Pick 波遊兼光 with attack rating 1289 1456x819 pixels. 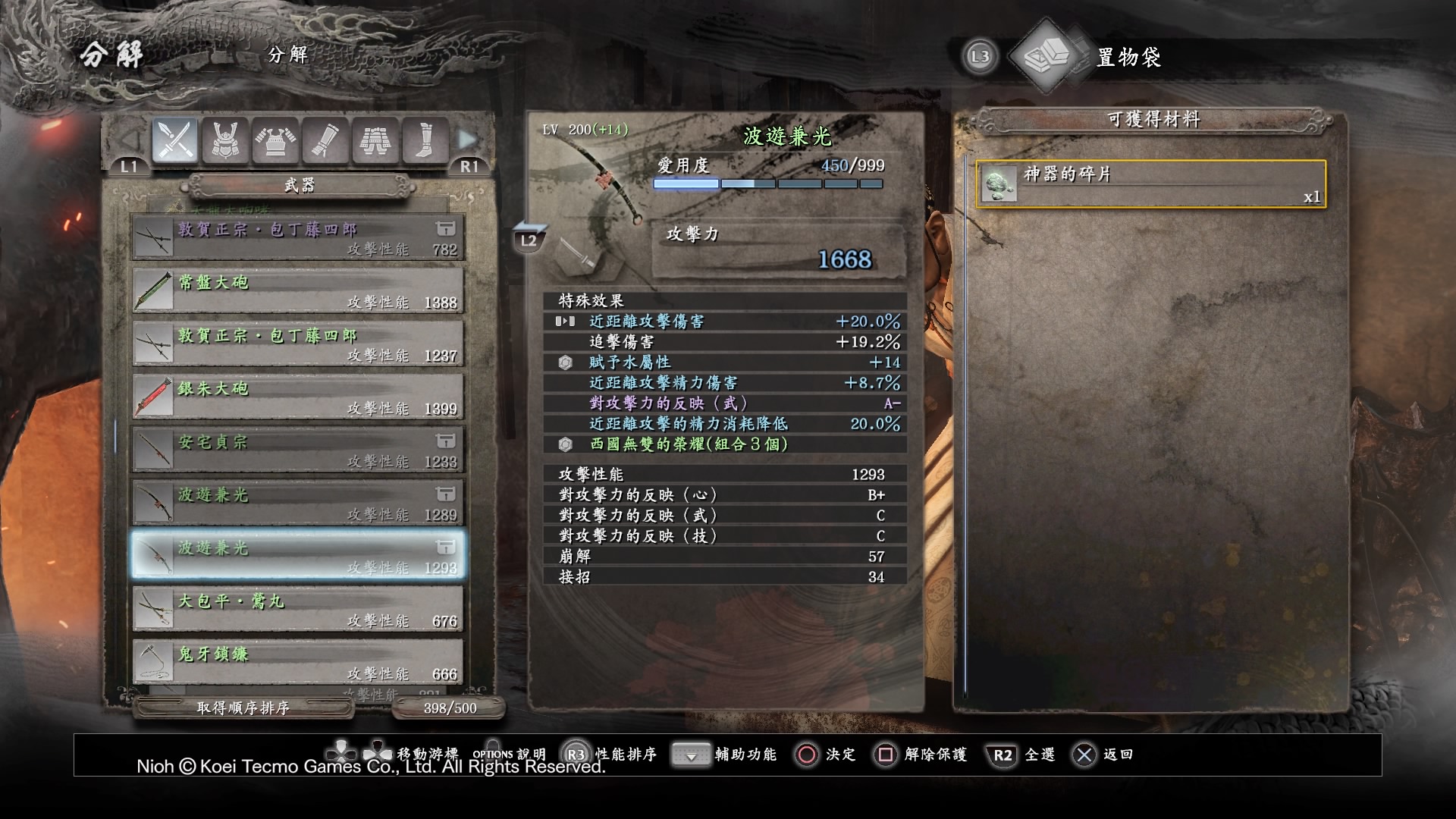point(298,503)
